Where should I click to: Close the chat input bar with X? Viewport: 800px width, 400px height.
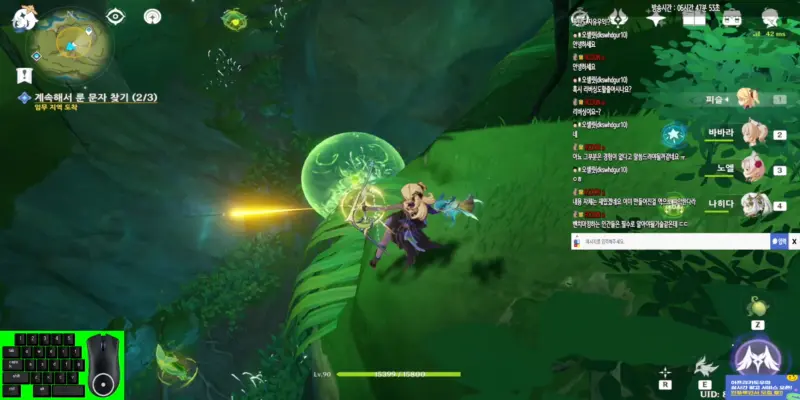(794, 241)
